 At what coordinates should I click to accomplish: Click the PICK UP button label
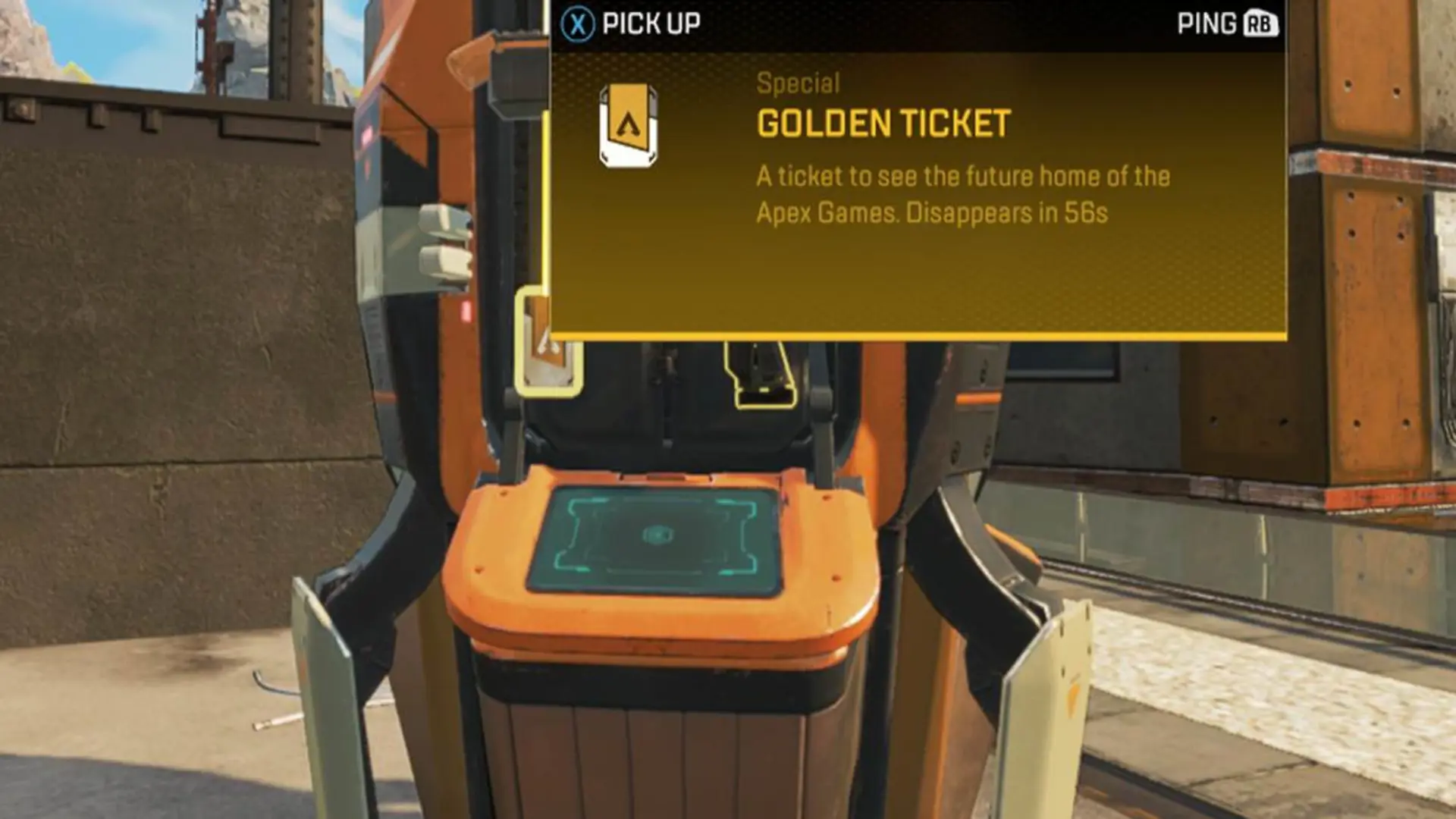tap(652, 23)
